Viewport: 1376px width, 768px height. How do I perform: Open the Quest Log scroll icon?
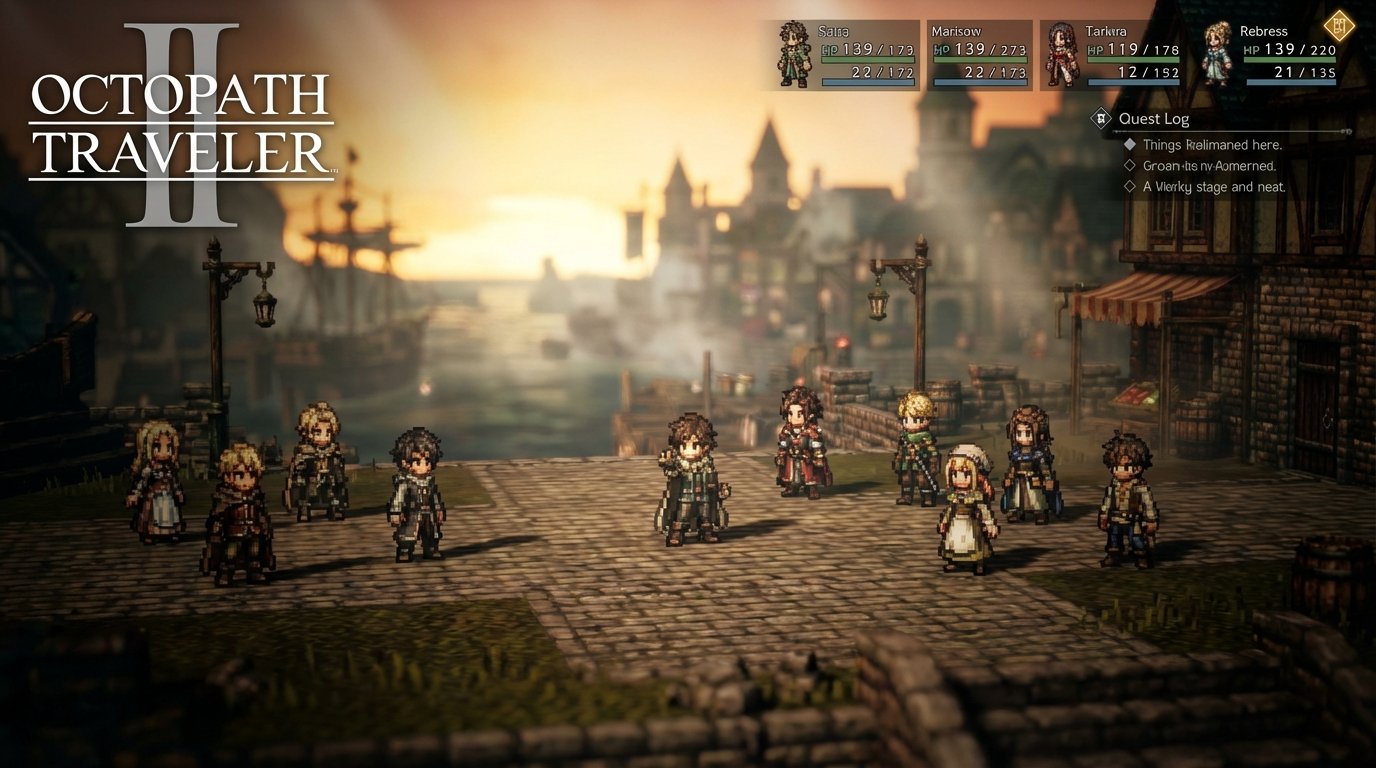(x=1100, y=119)
